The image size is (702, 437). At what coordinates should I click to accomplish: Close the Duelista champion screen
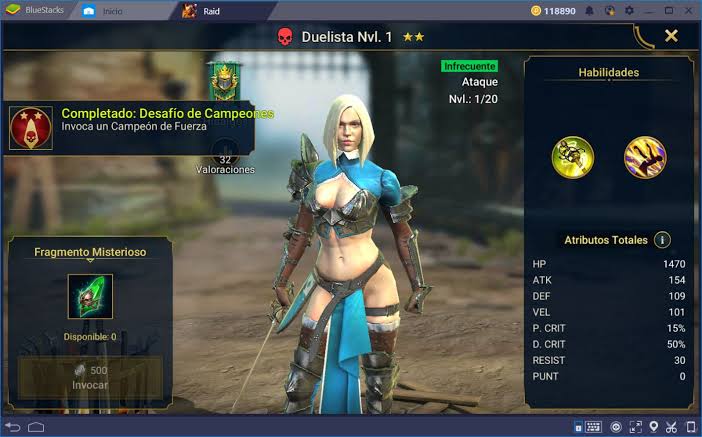coord(671,36)
